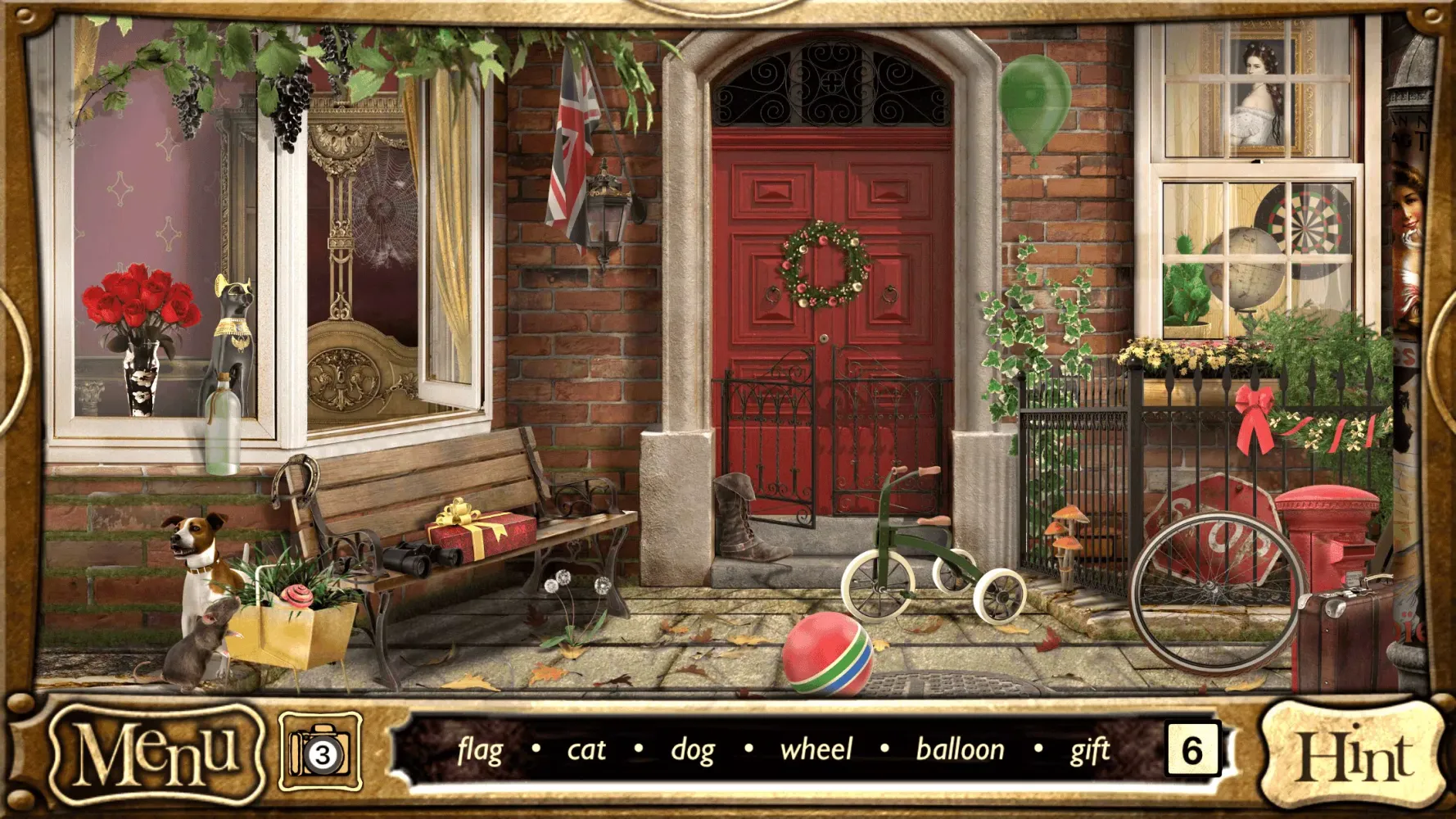
Task: Select the word 'wheel' in the list
Action: [818, 748]
